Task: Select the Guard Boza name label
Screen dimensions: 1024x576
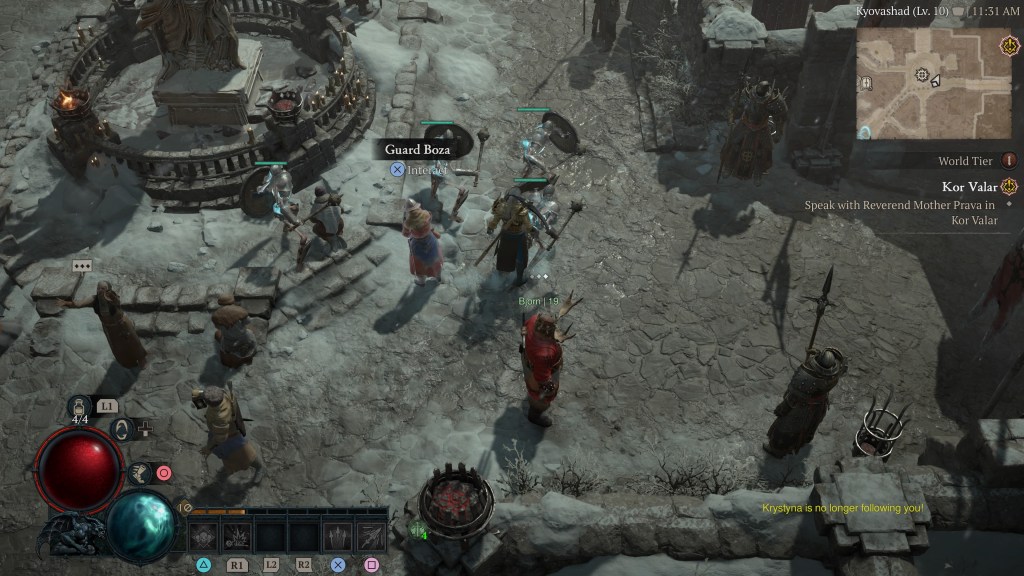Action: pyautogui.click(x=417, y=150)
